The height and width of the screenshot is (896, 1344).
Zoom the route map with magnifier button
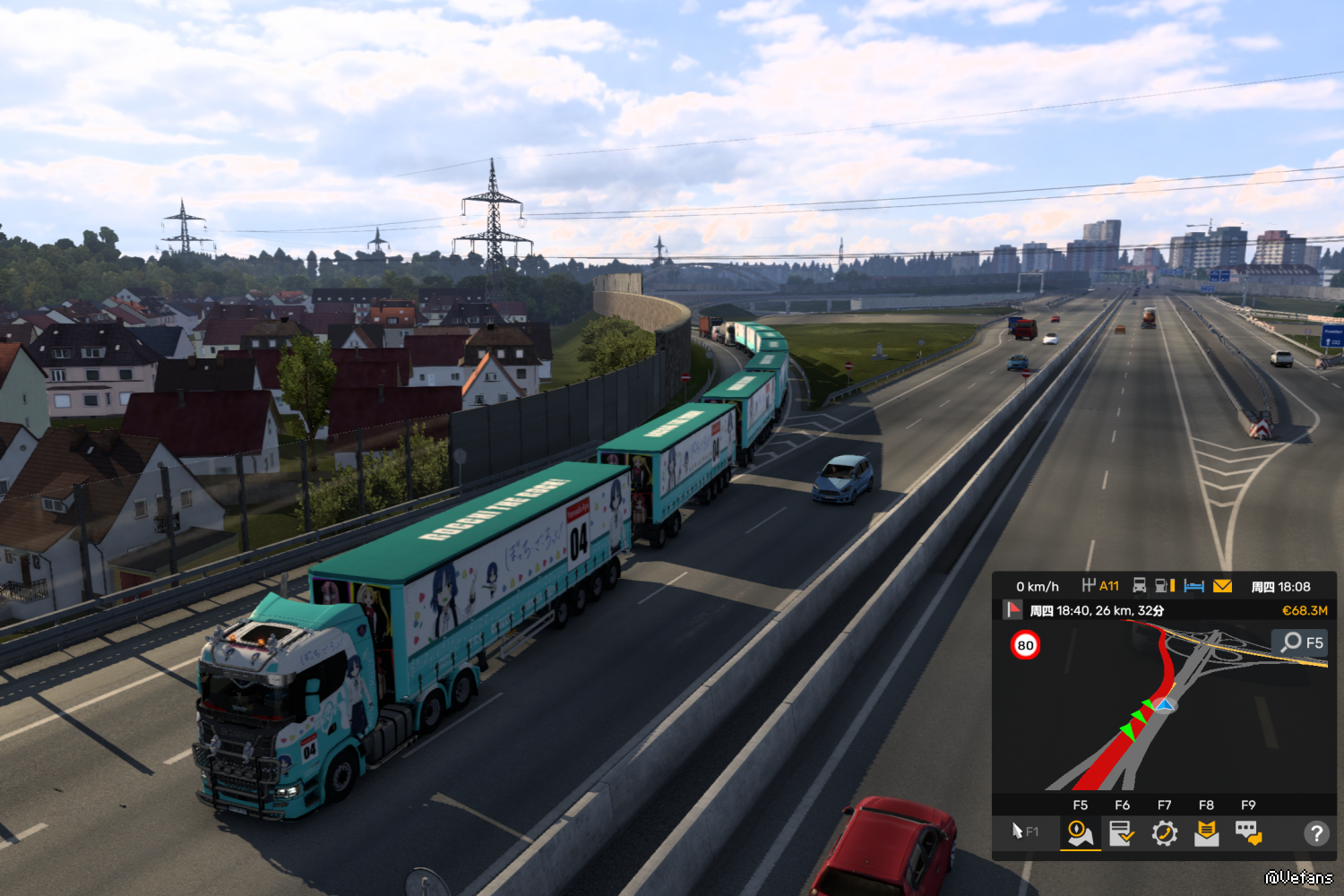1300,642
